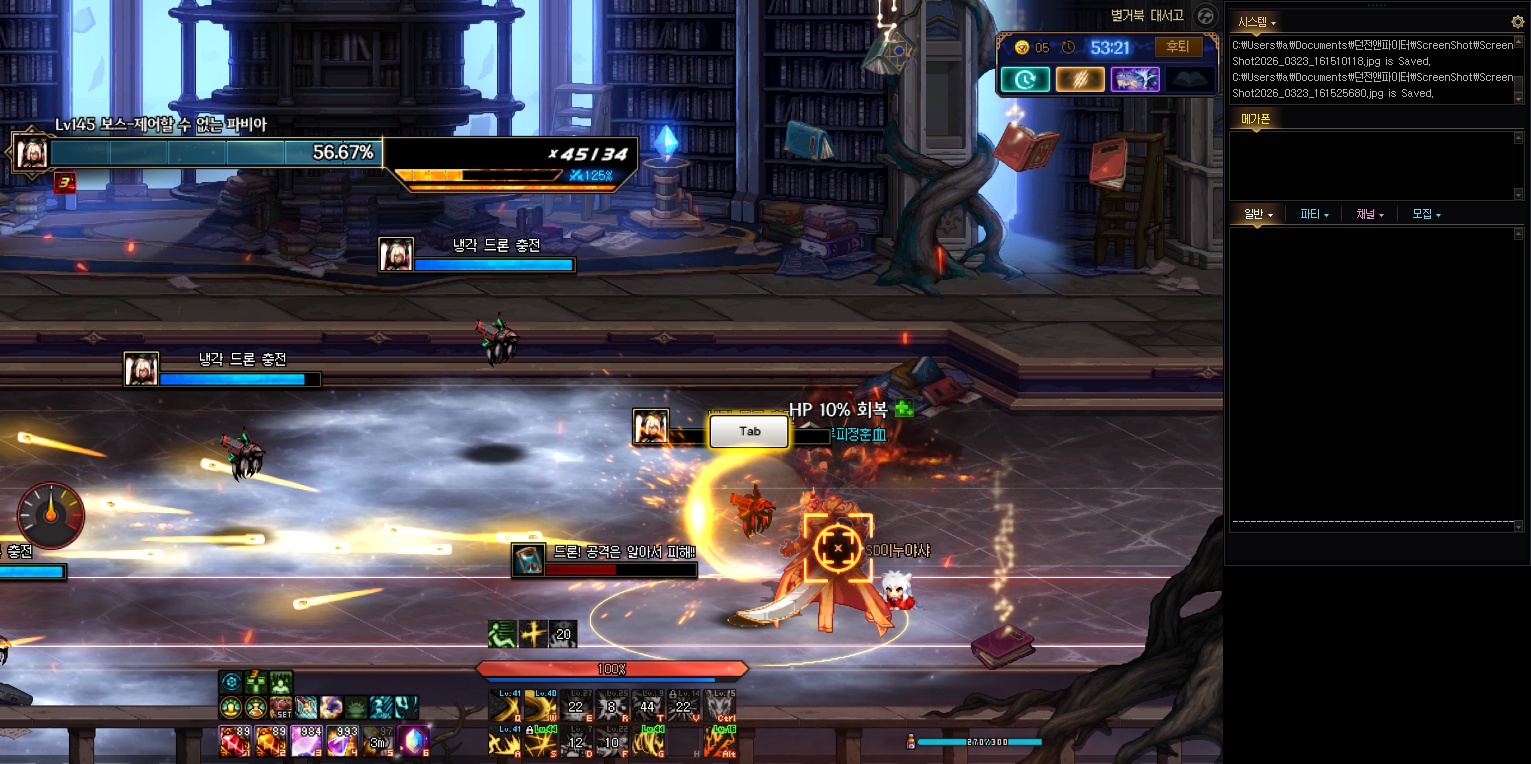Open the 시스템 chat dropdown
The width and height of the screenshot is (1531, 764).
(x=1256, y=21)
